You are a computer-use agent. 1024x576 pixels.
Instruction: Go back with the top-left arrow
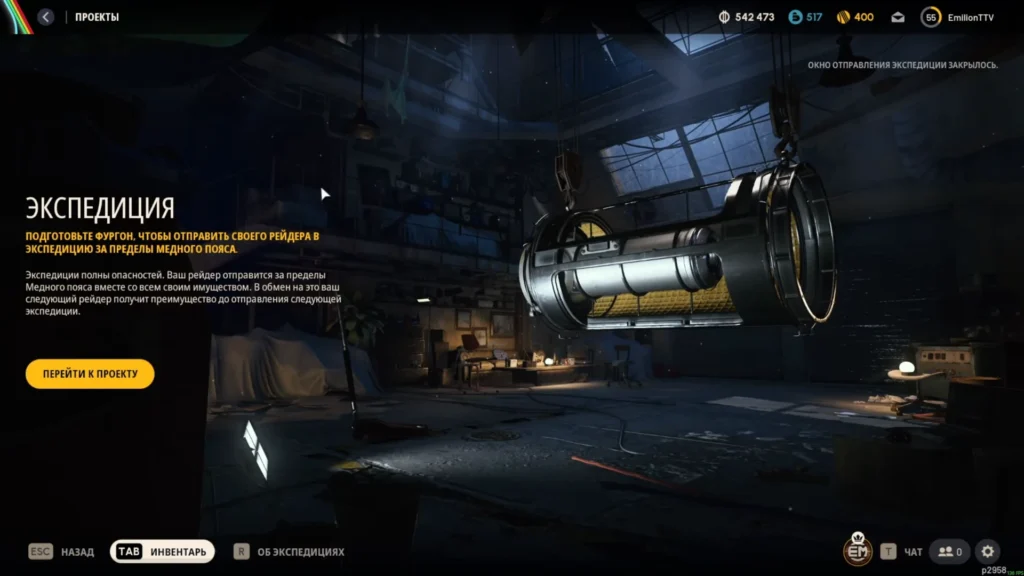pos(47,17)
